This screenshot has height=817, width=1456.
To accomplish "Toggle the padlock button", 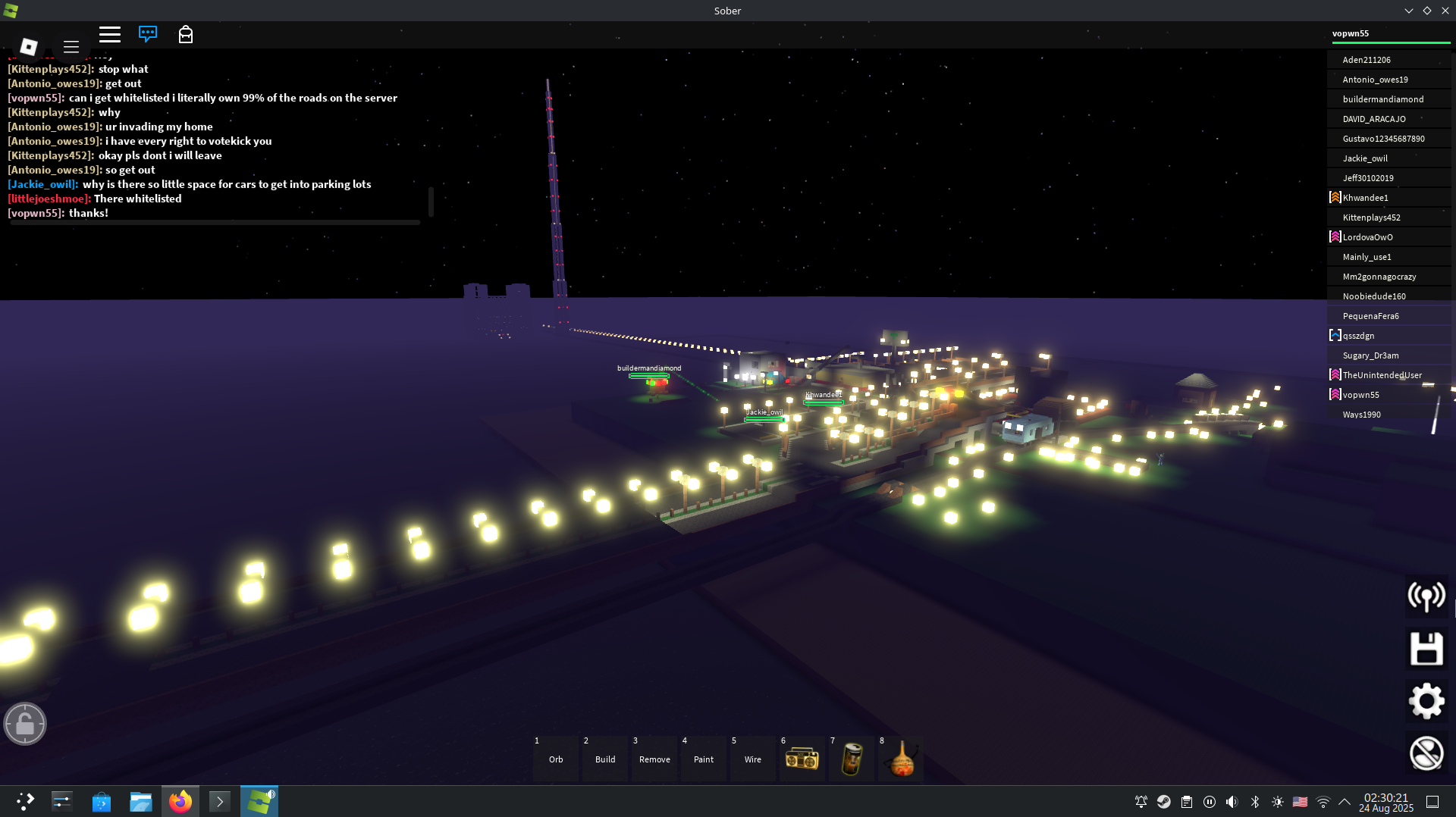I will (25, 724).
